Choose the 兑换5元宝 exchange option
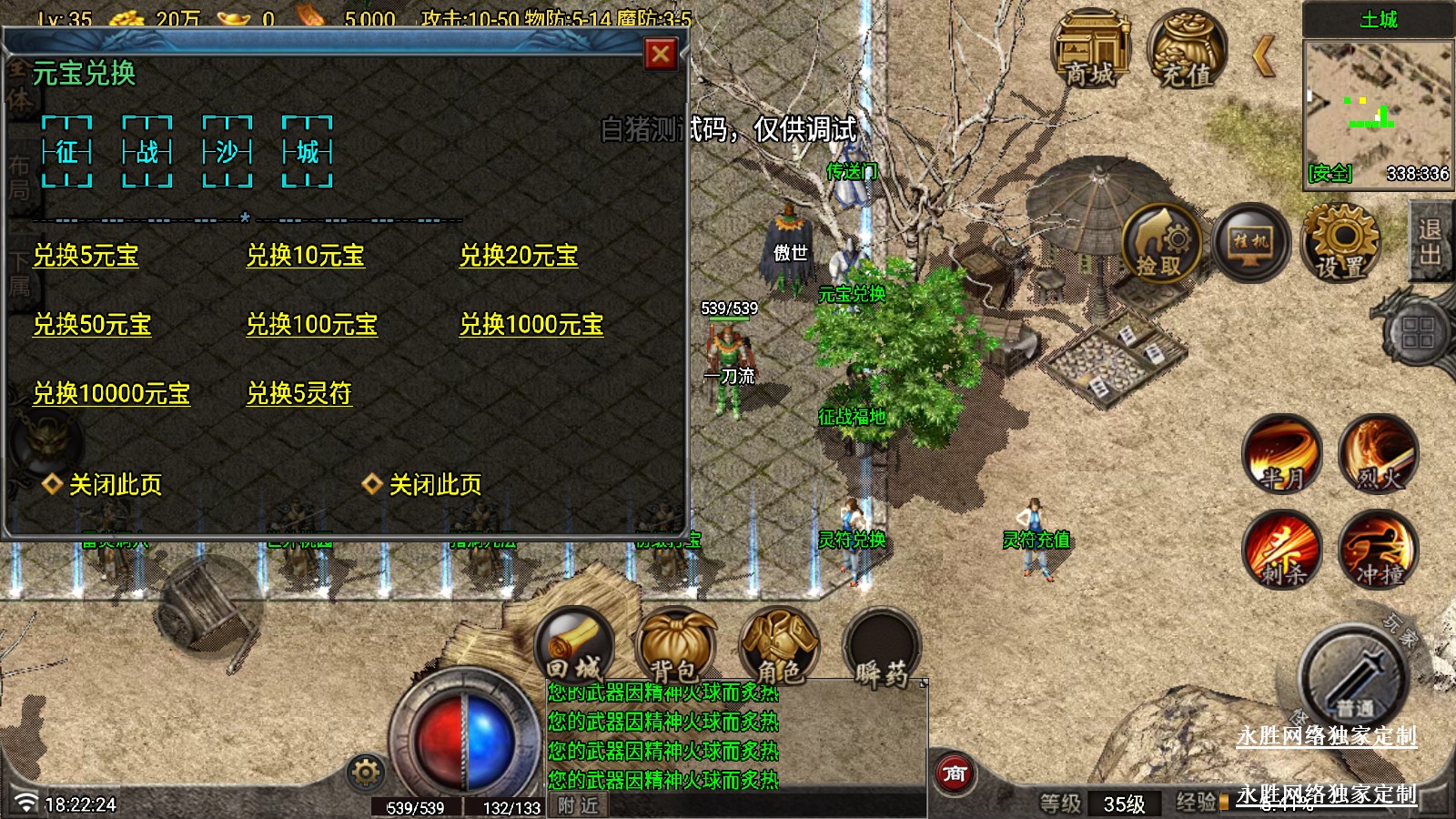 pyautogui.click(x=86, y=256)
